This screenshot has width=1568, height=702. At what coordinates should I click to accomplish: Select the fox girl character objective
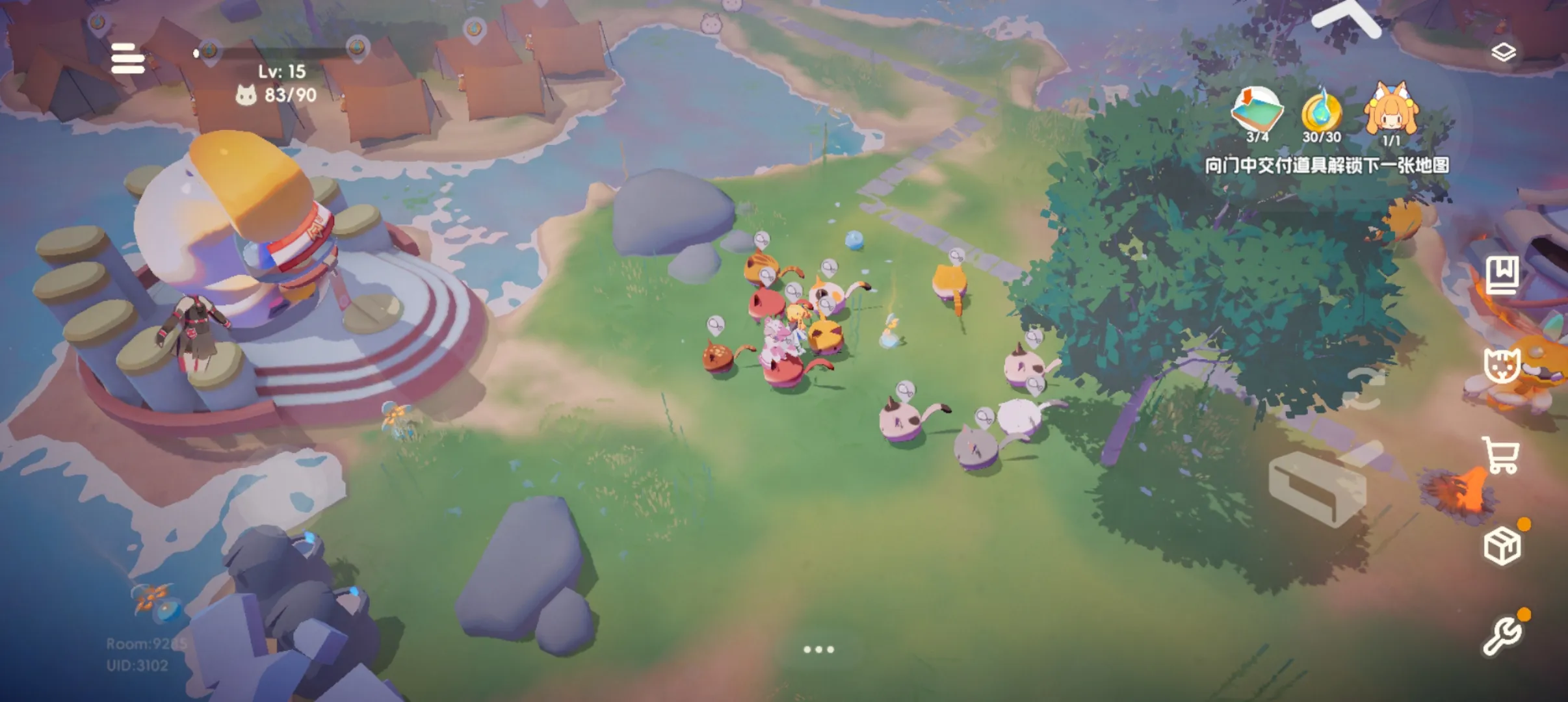click(x=1391, y=112)
